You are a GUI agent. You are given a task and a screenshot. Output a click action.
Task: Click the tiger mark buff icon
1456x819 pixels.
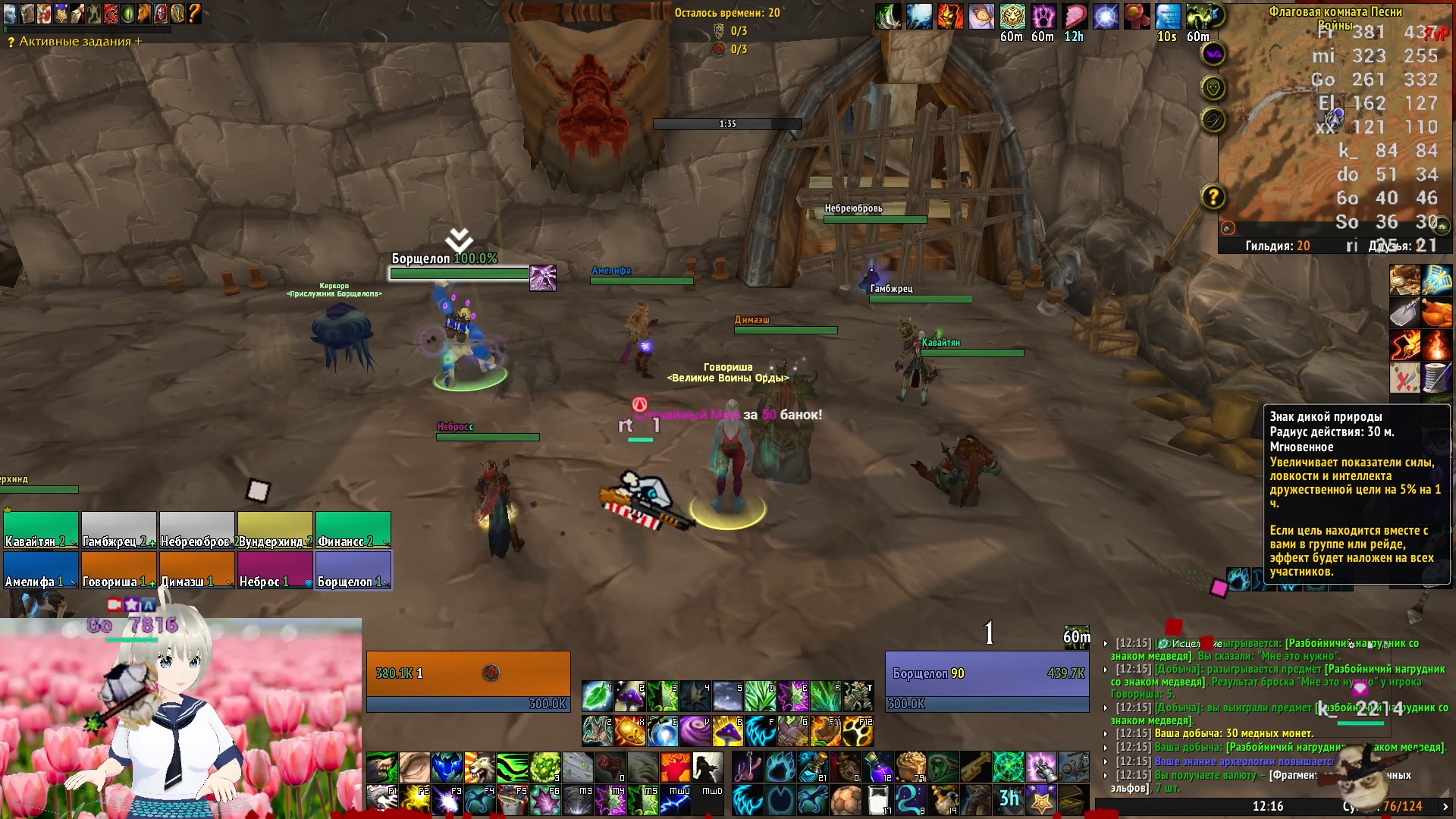[x=1012, y=17]
